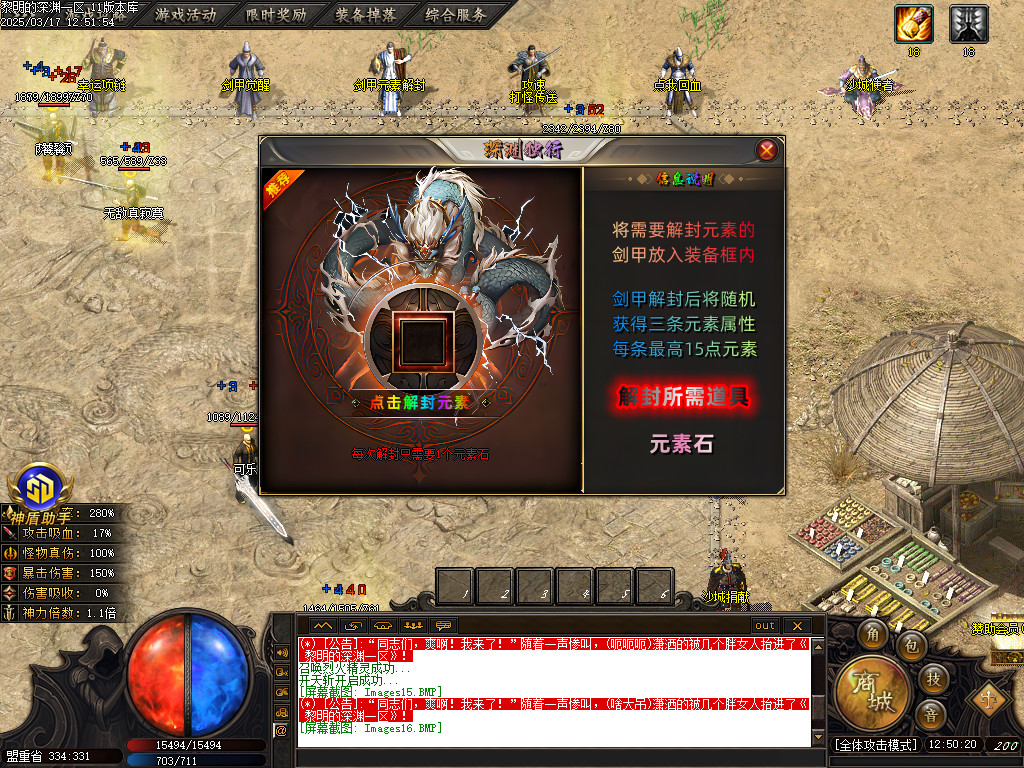Open the 神盾助手 assistant badge

(x=40, y=490)
